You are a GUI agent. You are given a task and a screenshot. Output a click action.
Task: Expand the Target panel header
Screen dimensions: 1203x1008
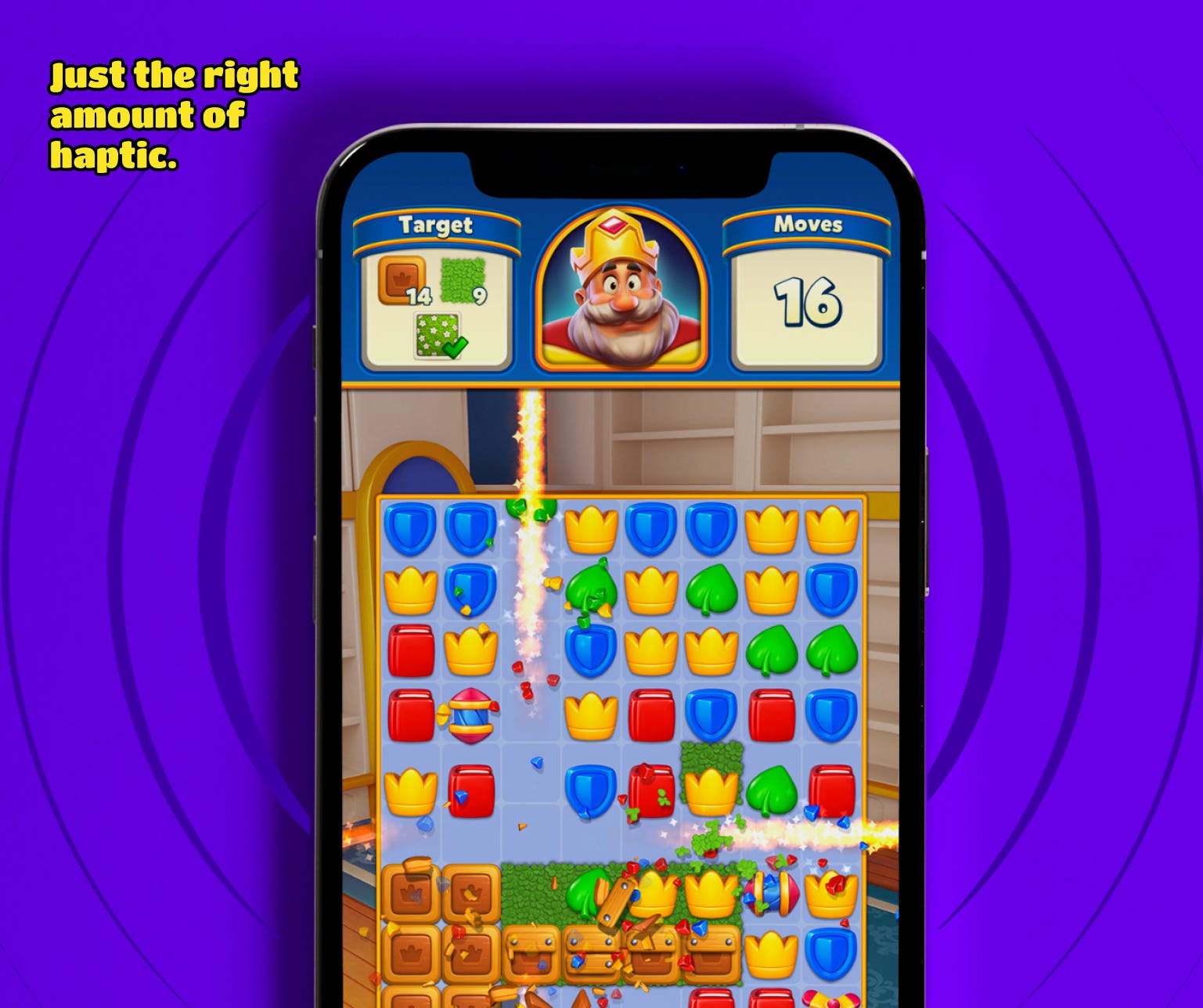[436, 225]
